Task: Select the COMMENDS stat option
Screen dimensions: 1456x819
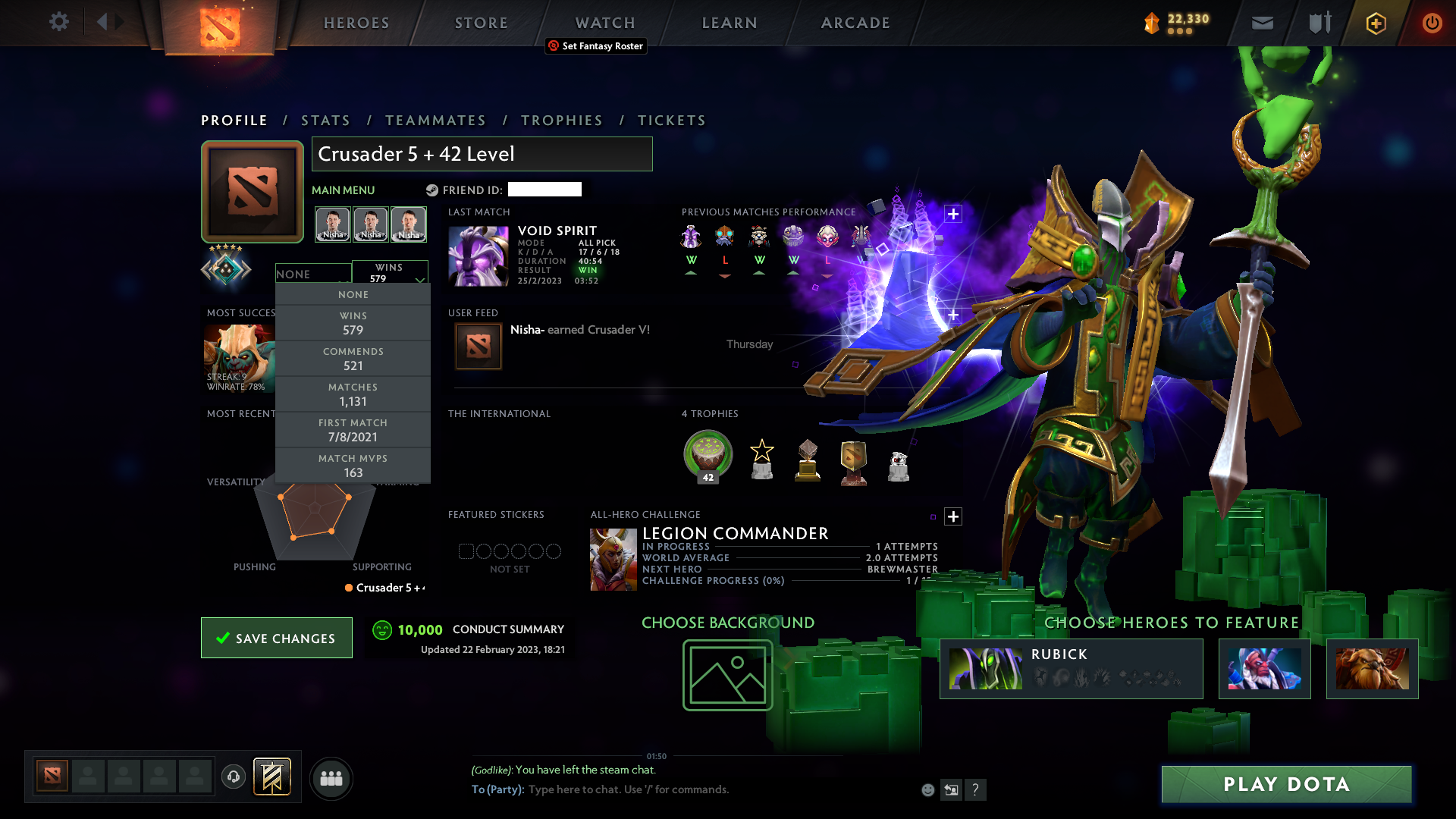Action: 353,358
